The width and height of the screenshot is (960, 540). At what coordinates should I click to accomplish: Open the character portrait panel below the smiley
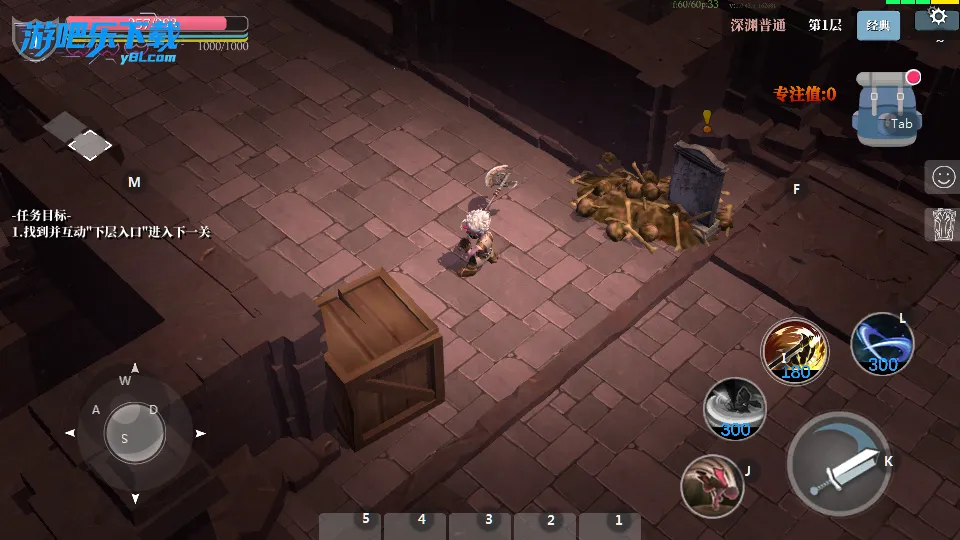[942, 224]
